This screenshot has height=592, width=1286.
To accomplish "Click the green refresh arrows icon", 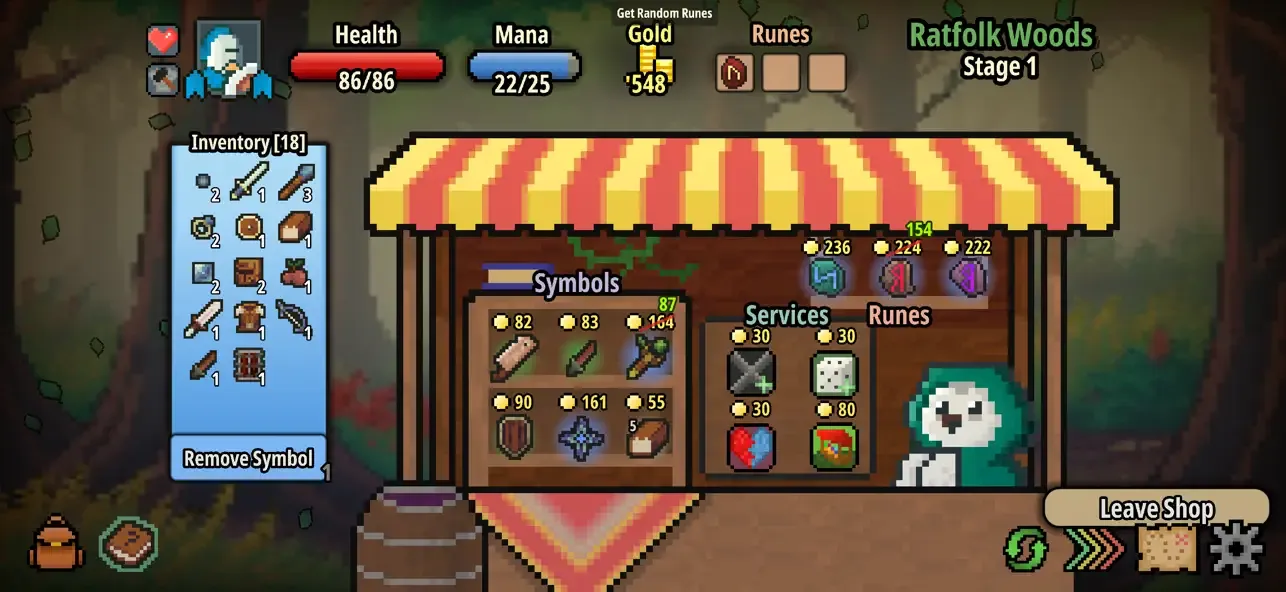I will pos(1026,549).
